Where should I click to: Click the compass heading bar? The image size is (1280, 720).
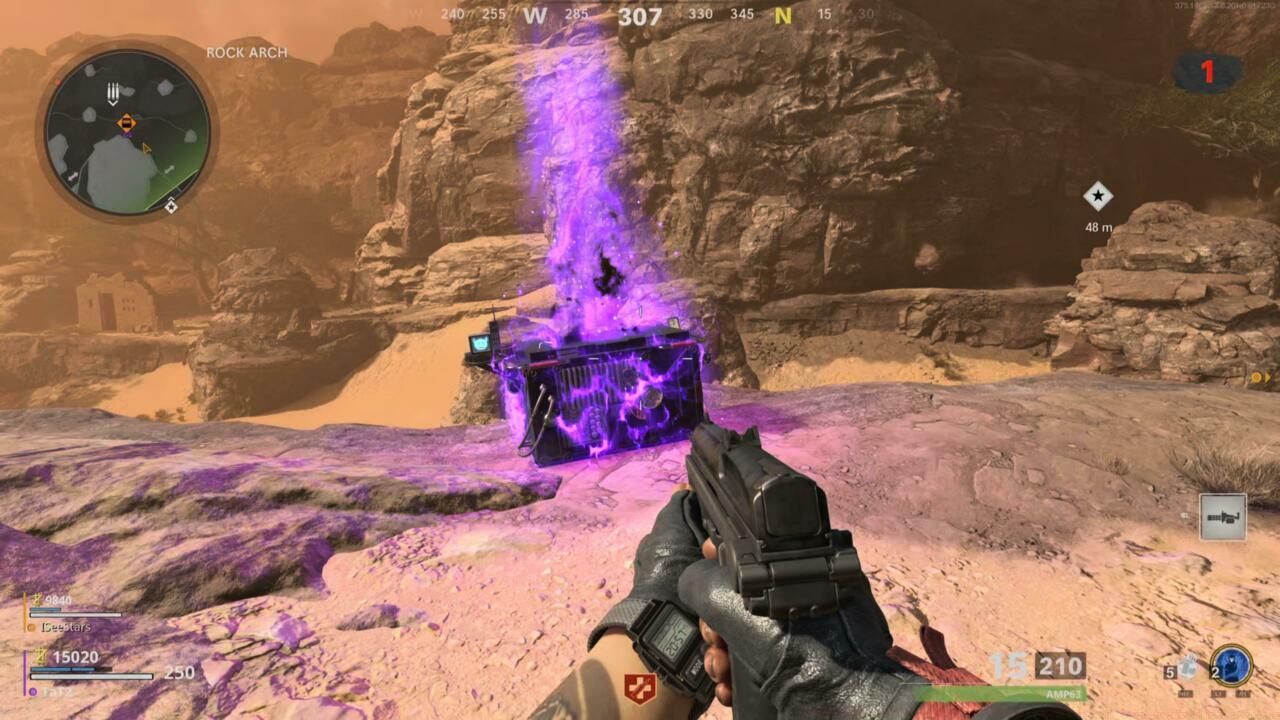coord(640,16)
